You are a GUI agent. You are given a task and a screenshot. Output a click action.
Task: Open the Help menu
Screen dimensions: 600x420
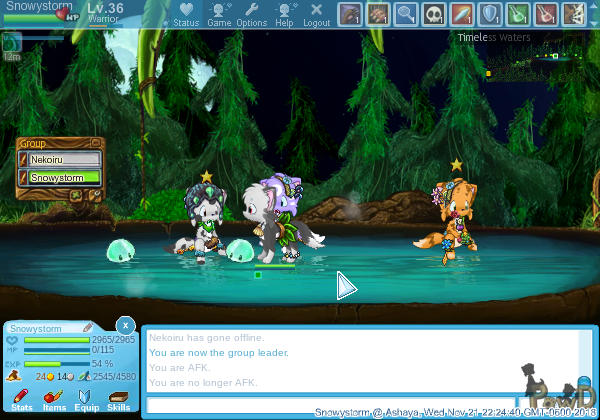[284, 15]
